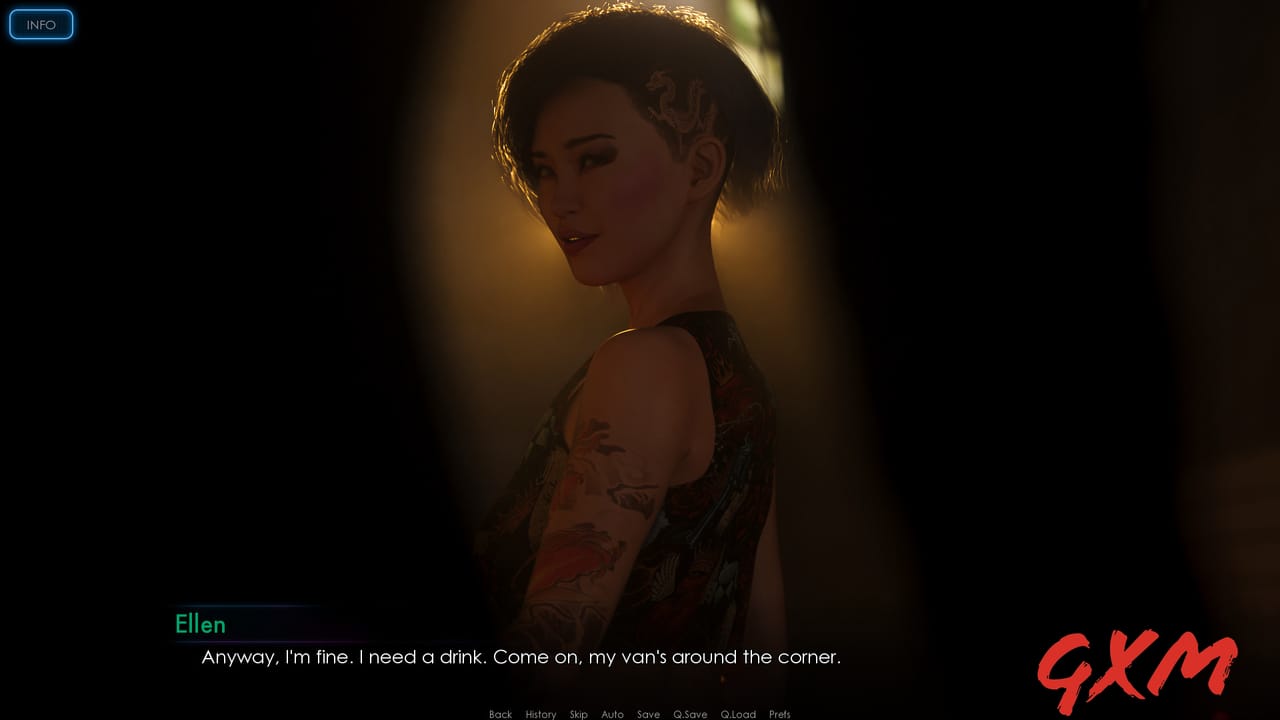Open save slots from the Save option
This screenshot has width=1280, height=720.
click(648, 714)
